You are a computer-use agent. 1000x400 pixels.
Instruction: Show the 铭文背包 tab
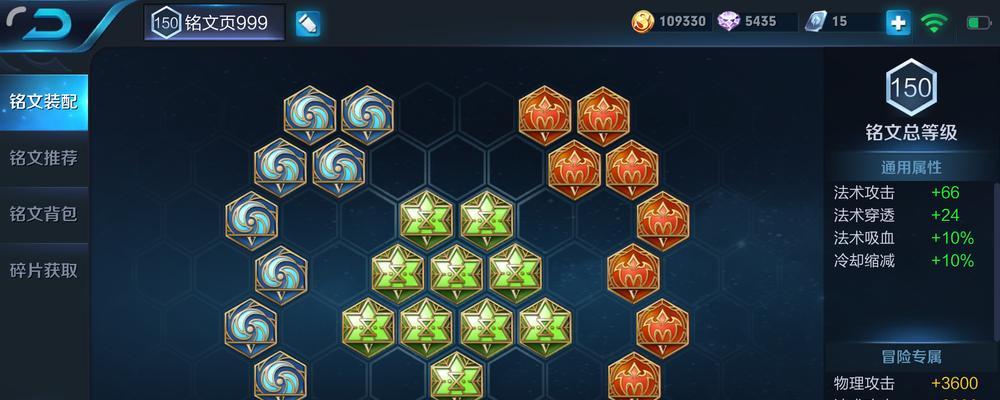click(43, 214)
